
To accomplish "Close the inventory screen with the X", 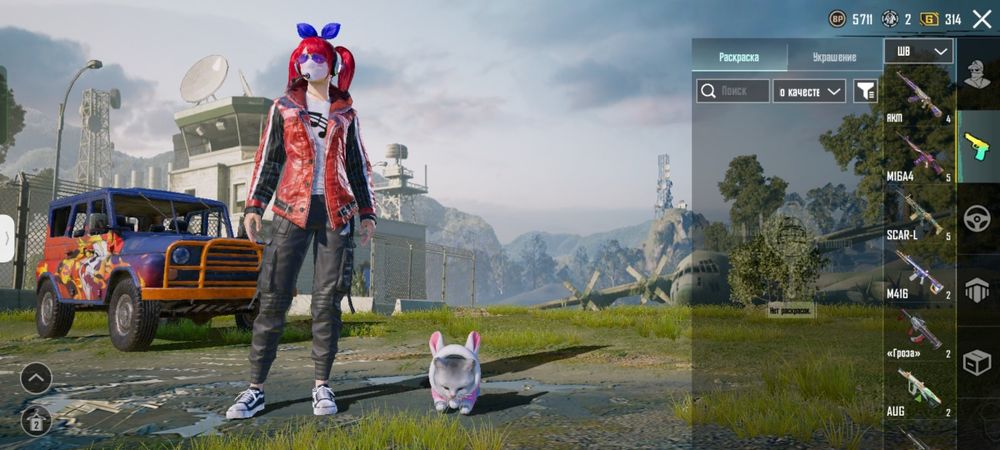I will (981, 19).
